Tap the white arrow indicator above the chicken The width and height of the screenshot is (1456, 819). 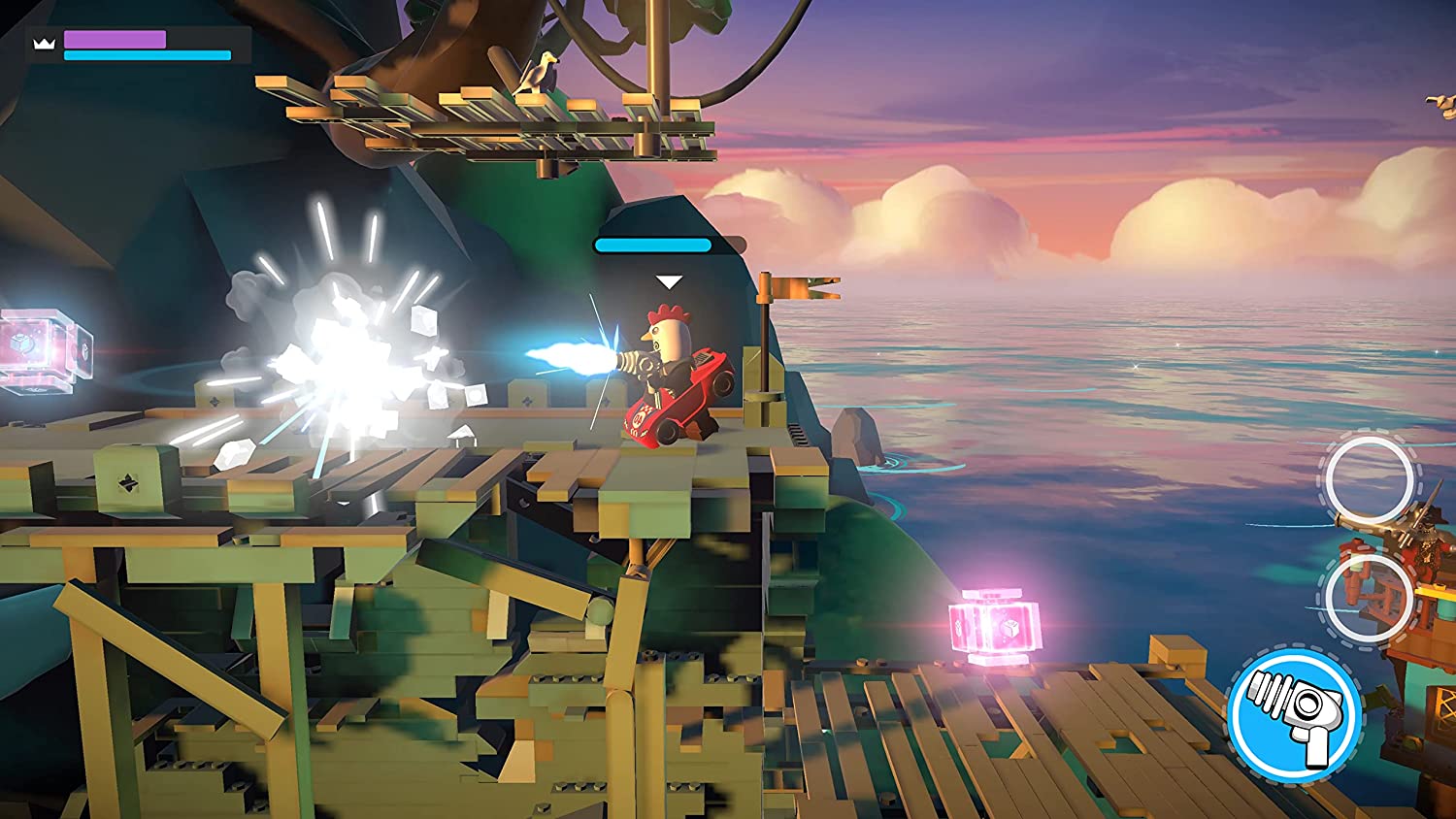point(668,280)
